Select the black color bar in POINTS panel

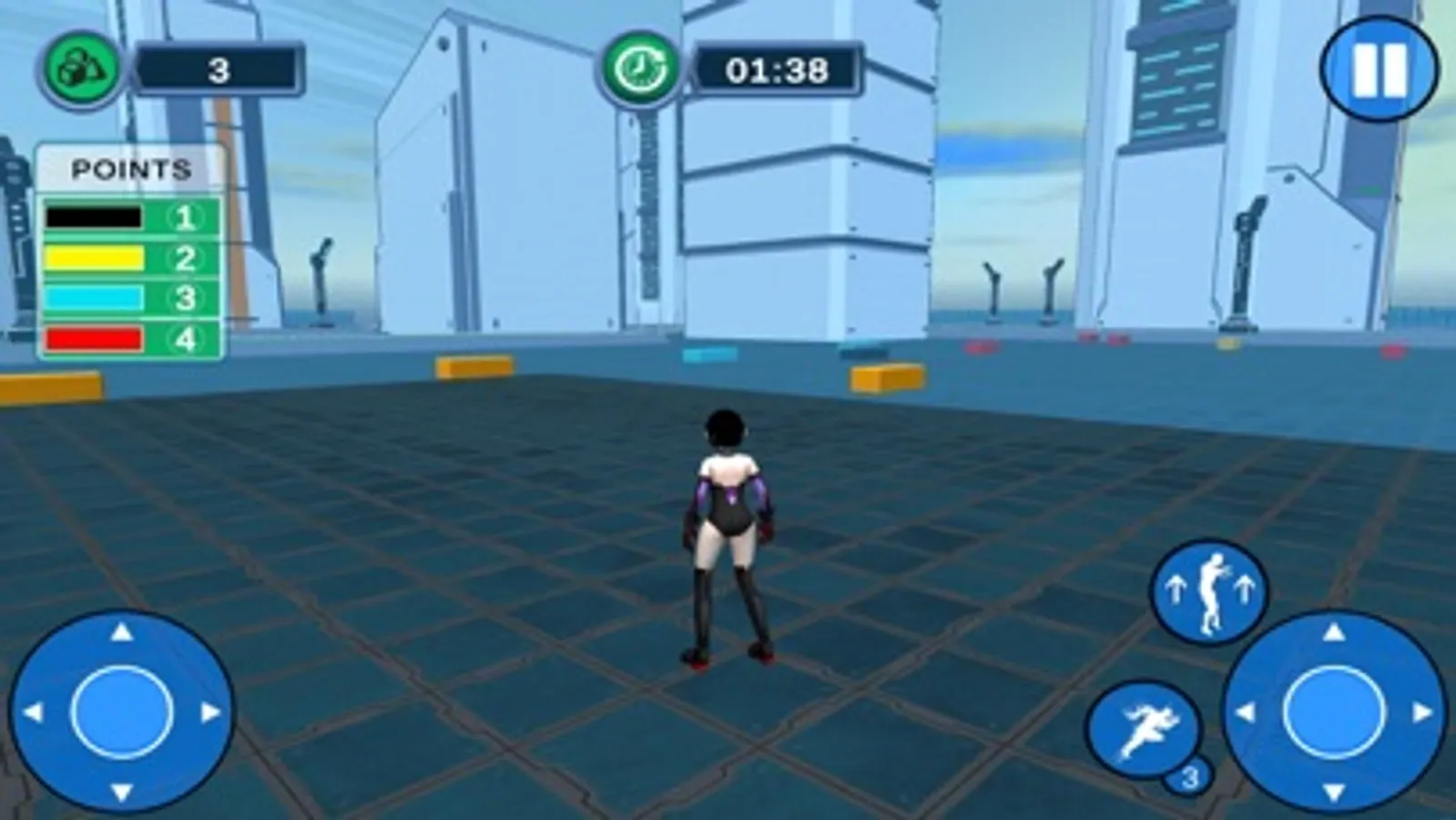coord(93,217)
